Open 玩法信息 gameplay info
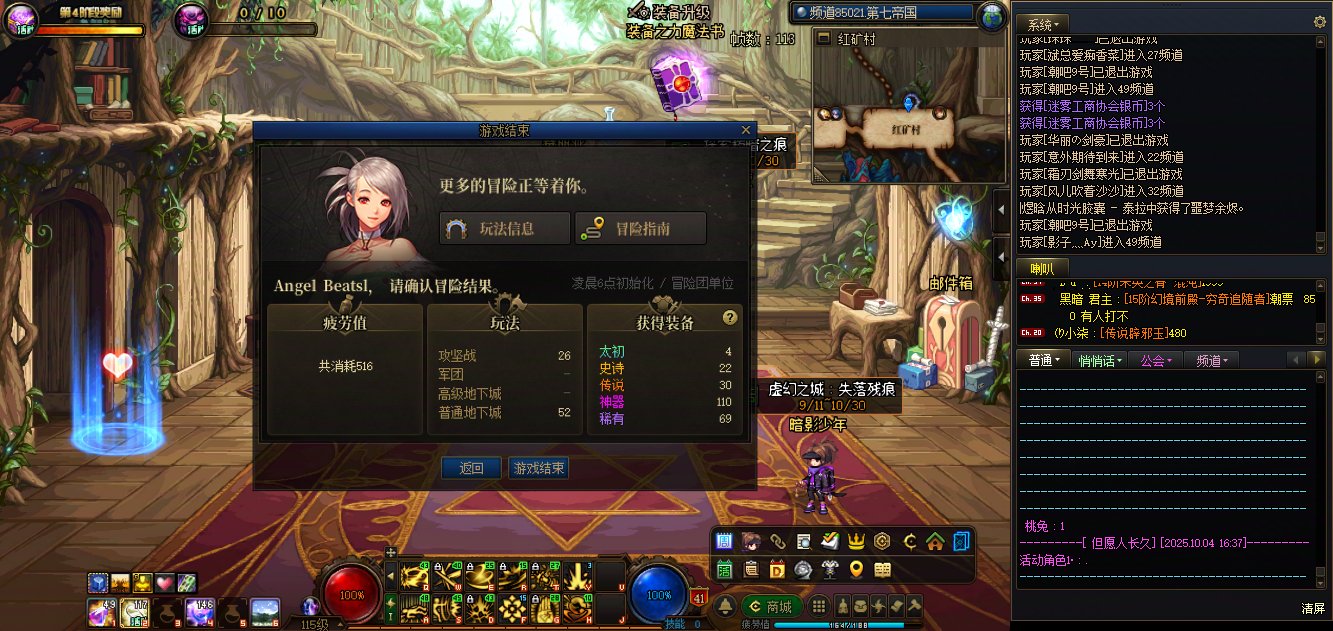Image resolution: width=1333 pixels, height=631 pixels. coord(505,228)
